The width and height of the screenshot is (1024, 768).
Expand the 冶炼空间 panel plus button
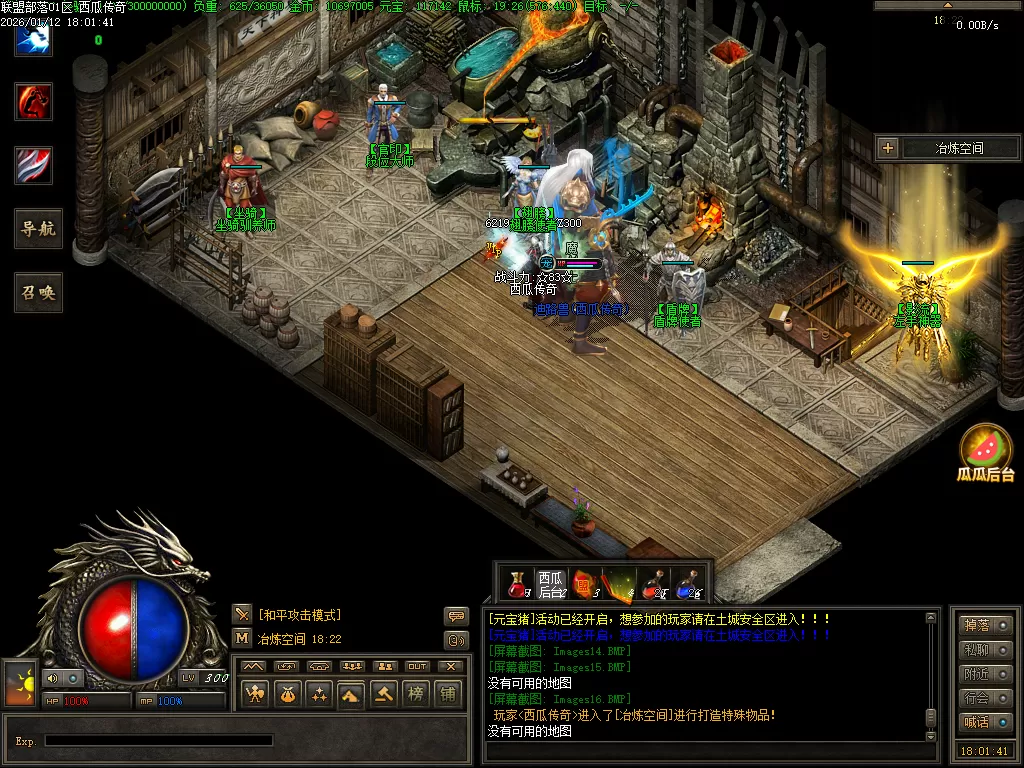tap(888, 148)
